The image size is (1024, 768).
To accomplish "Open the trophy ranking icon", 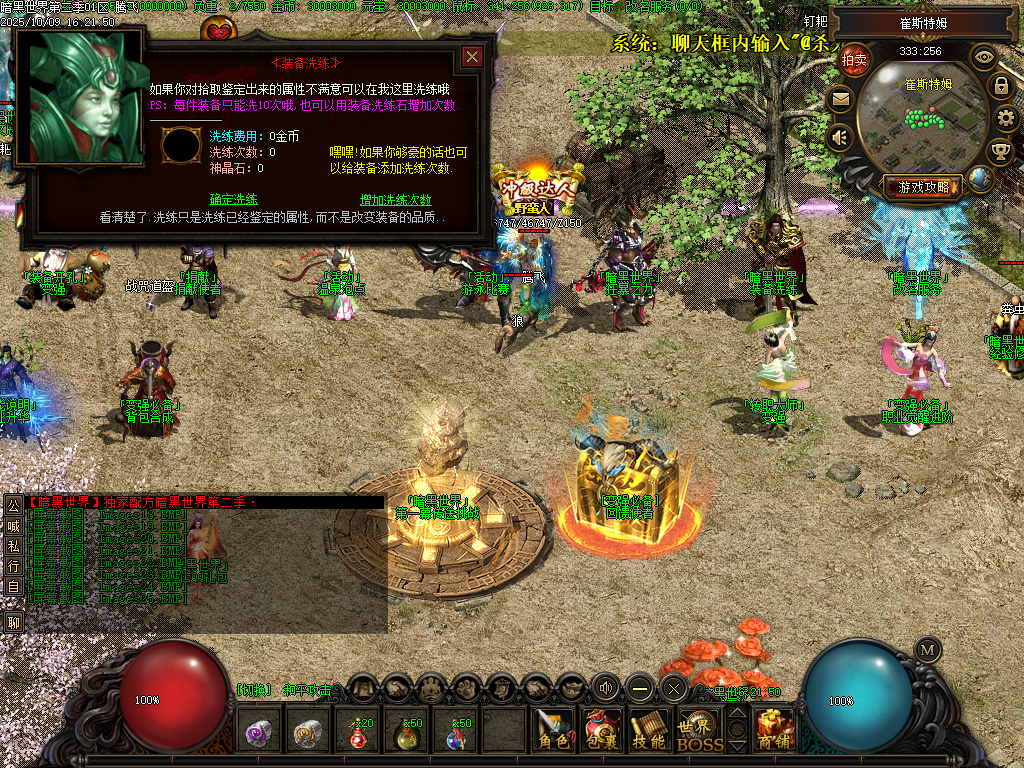I will (x=1000, y=152).
